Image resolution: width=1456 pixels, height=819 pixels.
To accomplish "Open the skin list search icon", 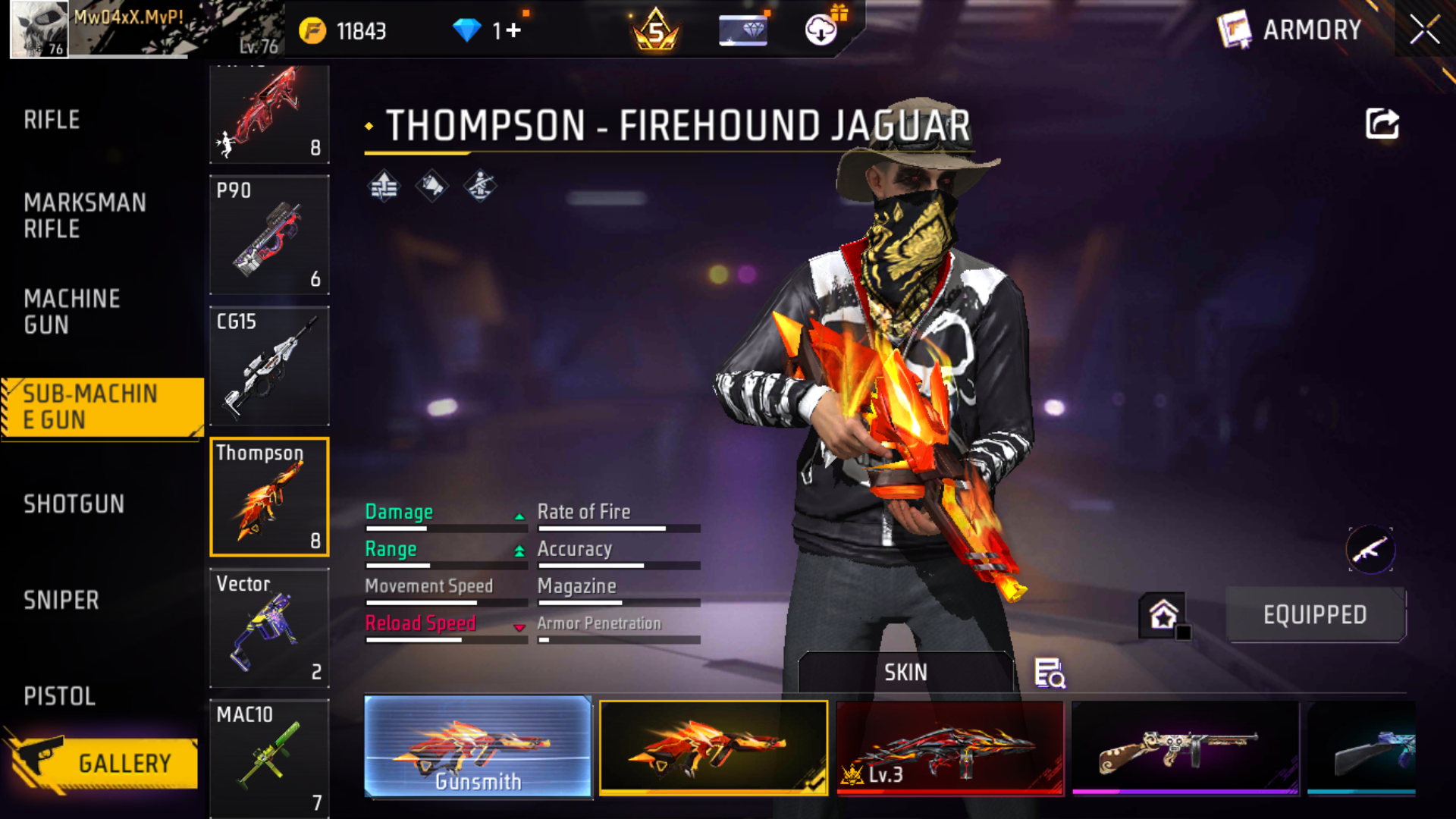I will pyautogui.click(x=1050, y=673).
